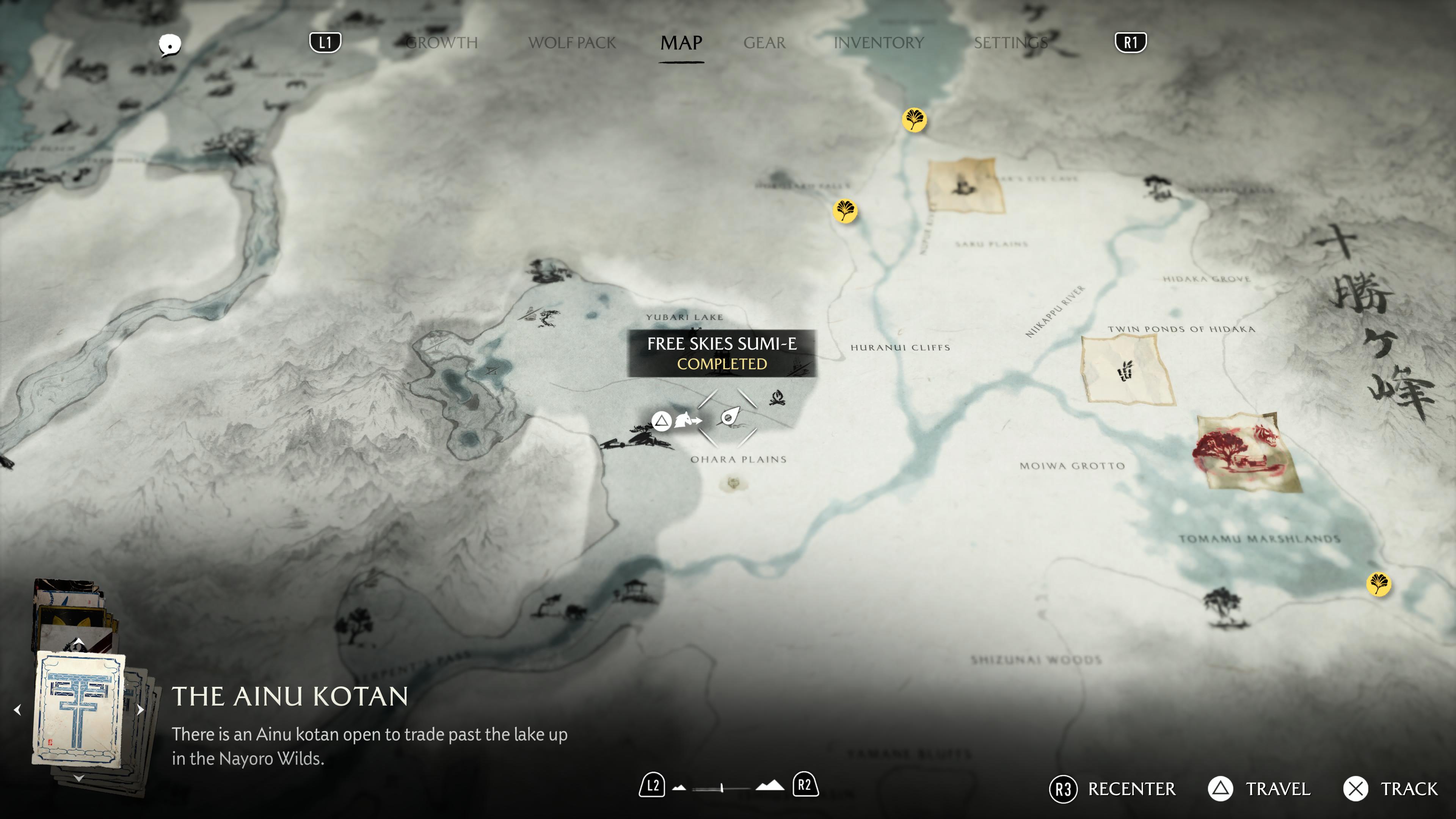Choose the Travel option
Screen dimensions: 1456x819
(x=1277, y=789)
